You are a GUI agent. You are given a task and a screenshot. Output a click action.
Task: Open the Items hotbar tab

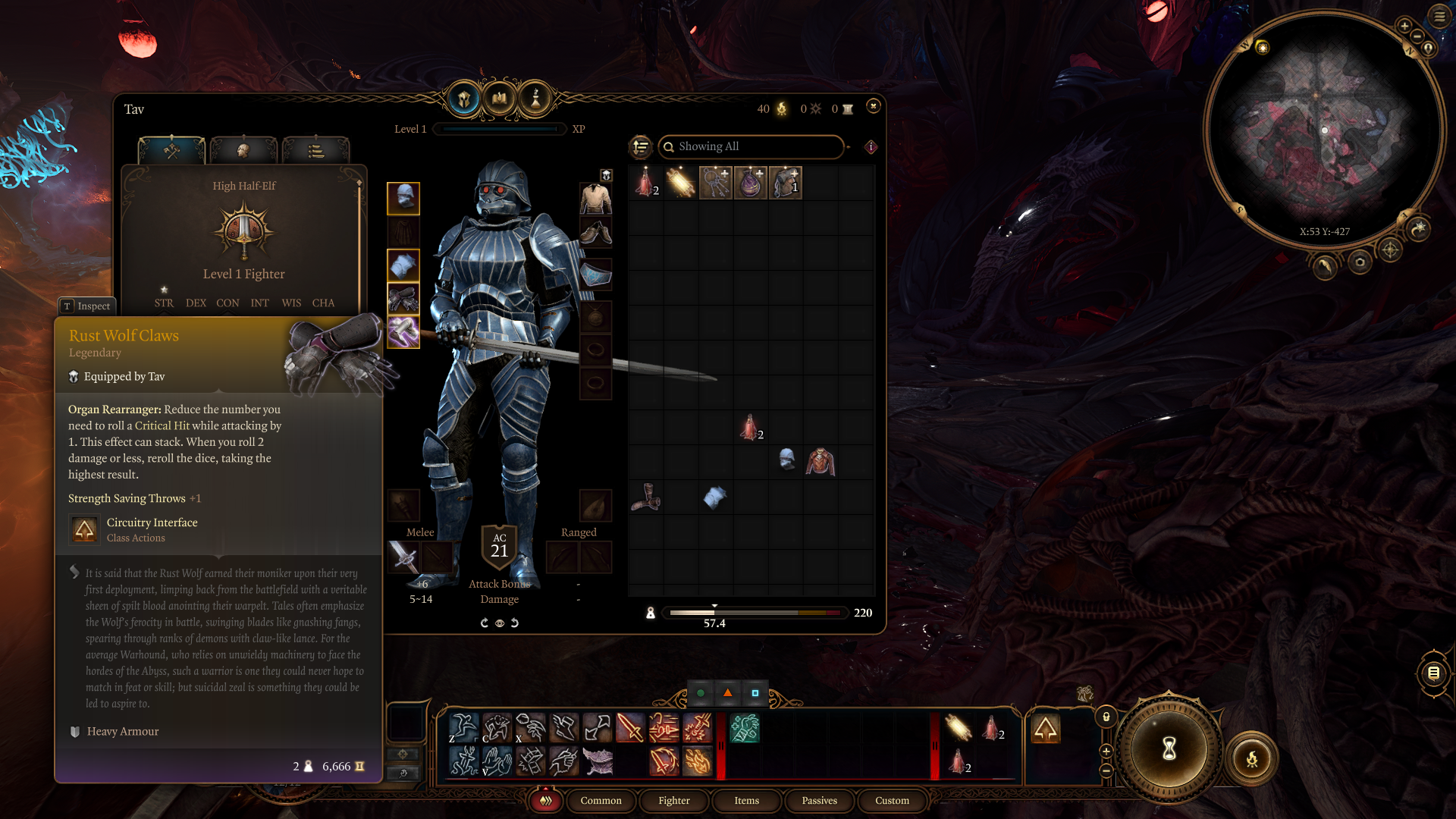(x=746, y=801)
